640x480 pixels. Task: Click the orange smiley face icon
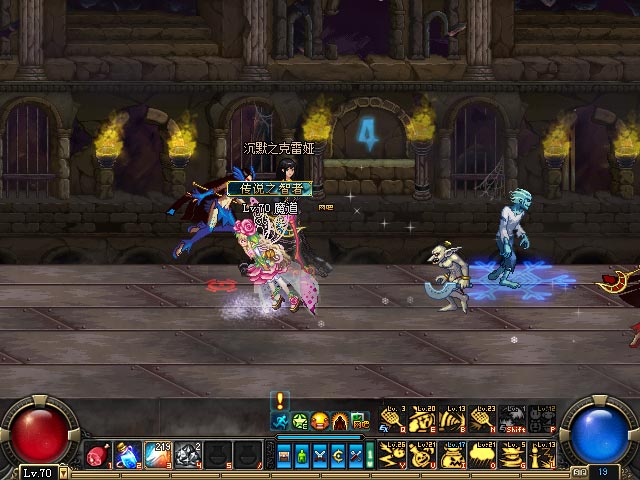click(320, 422)
